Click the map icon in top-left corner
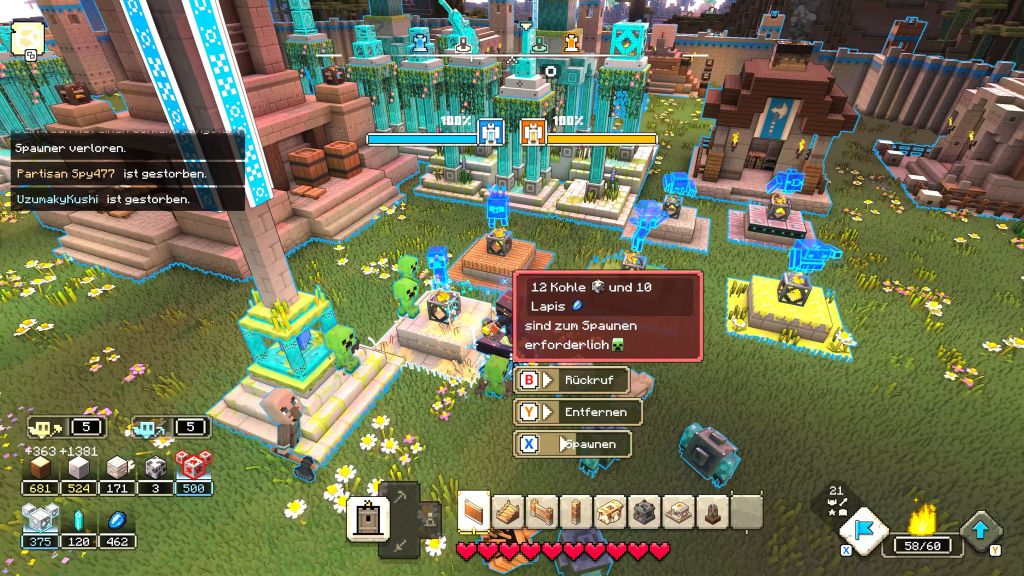Screen dimensions: 1024x576 pos(26,36)
